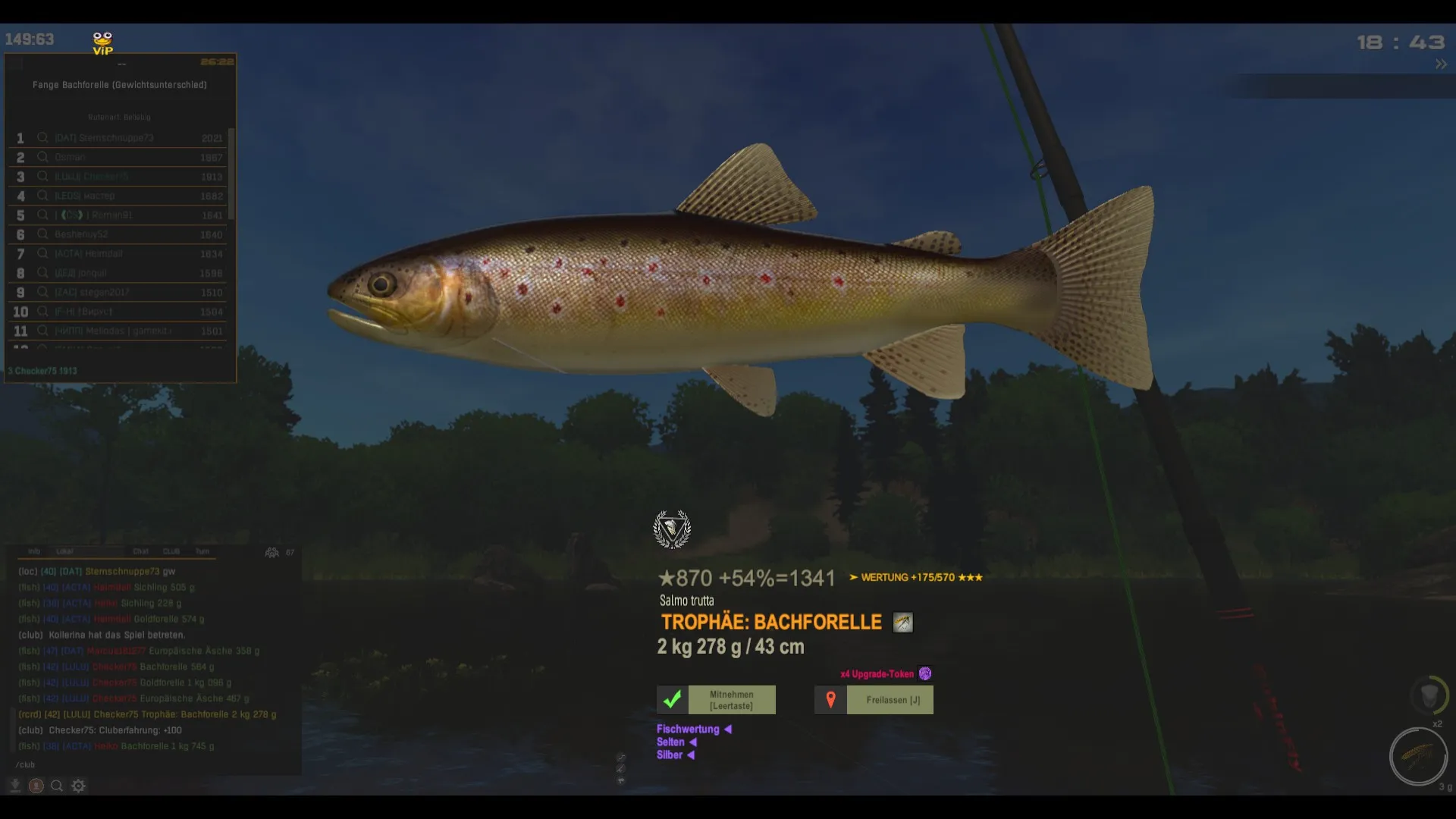The image size is (1456, 819).
Task: Click the leaderboard scrollbar
Action: [231, 174]
